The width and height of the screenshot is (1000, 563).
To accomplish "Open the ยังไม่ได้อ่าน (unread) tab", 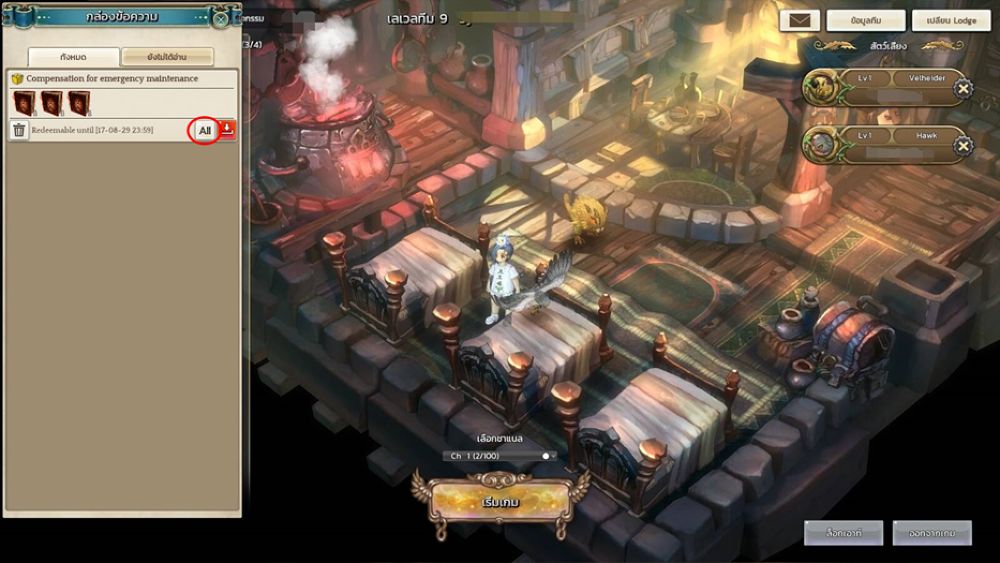I will pyautogui.click(x=167, y=57).
